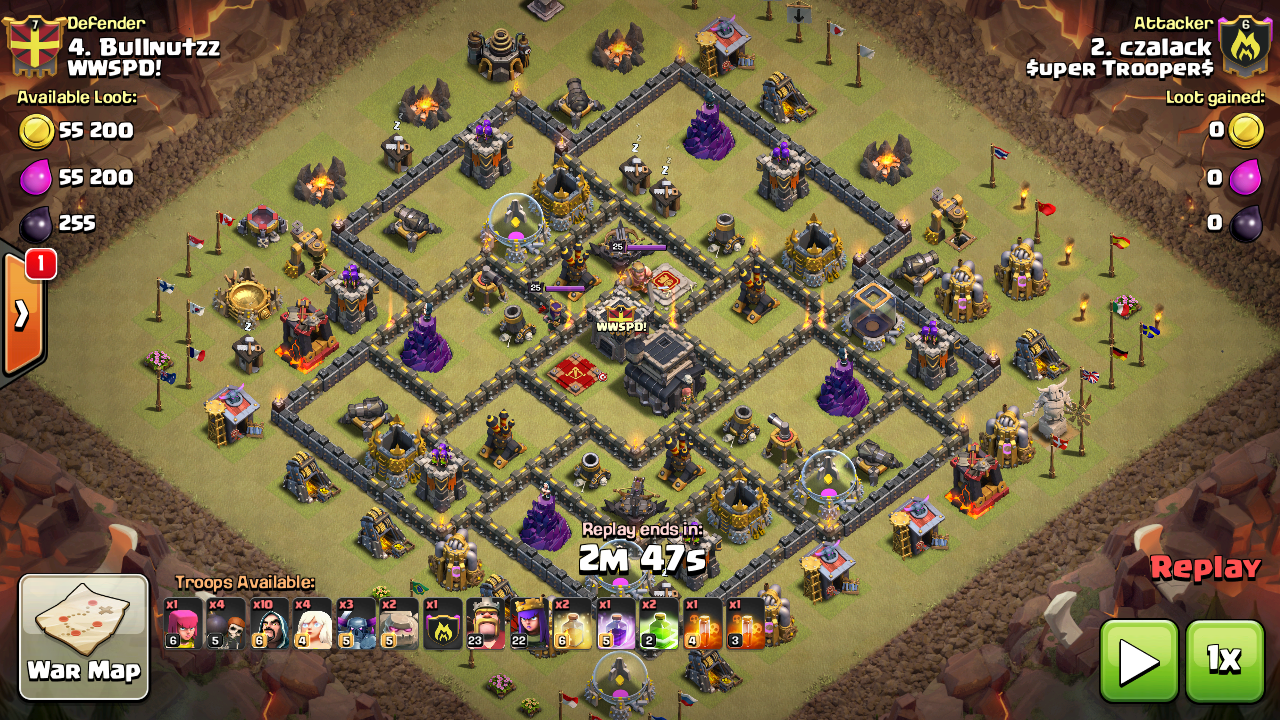The height and width of the screenshot is (720, 1280).
Task: Choose the Clan Castle reinforcements slot
Action: coord(443,624)
